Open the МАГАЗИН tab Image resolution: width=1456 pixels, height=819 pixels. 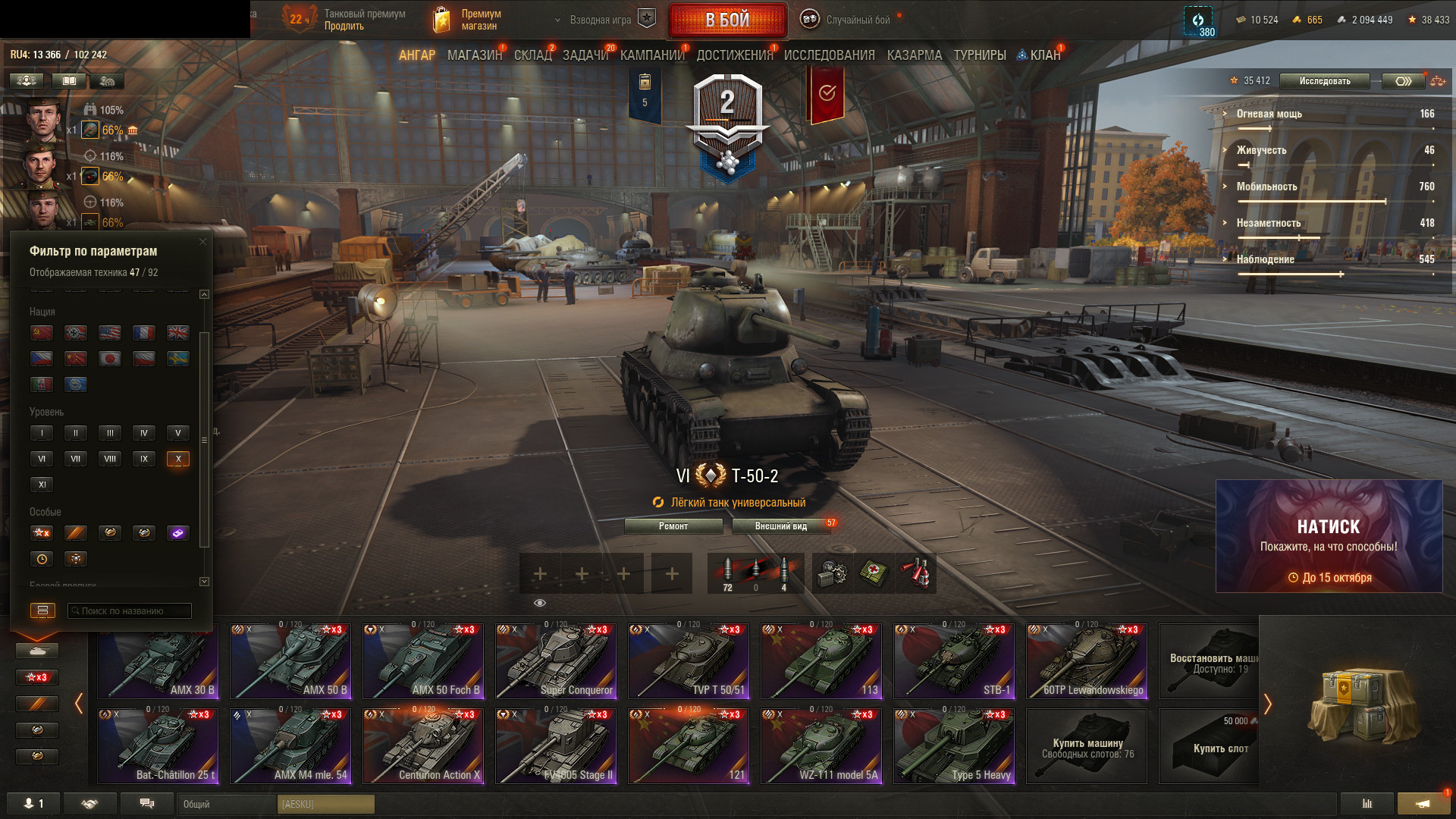pos(474,55)
